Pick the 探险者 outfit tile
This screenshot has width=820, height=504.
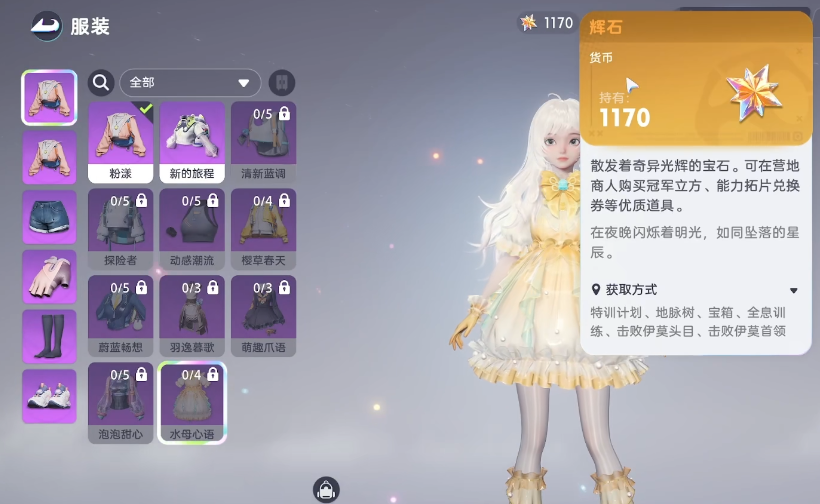(121, 228)
